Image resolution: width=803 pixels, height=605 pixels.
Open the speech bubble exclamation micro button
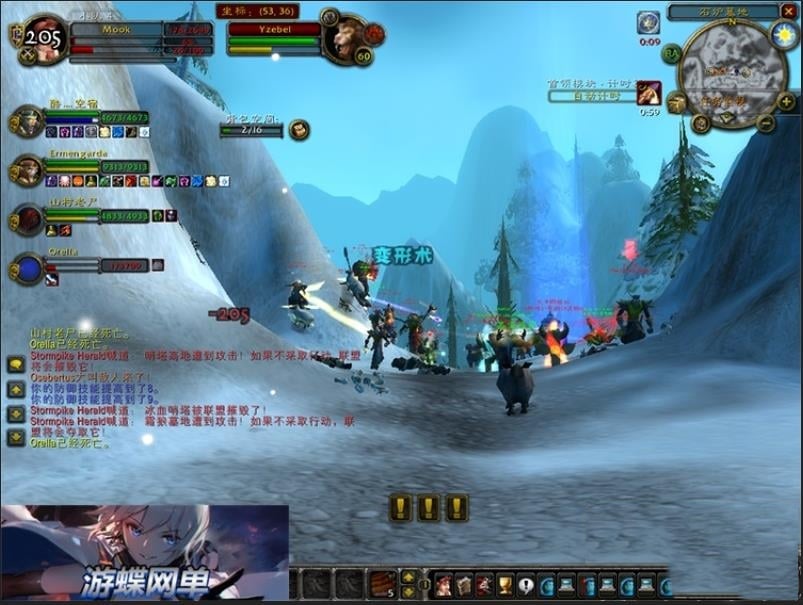pos(526,585)
